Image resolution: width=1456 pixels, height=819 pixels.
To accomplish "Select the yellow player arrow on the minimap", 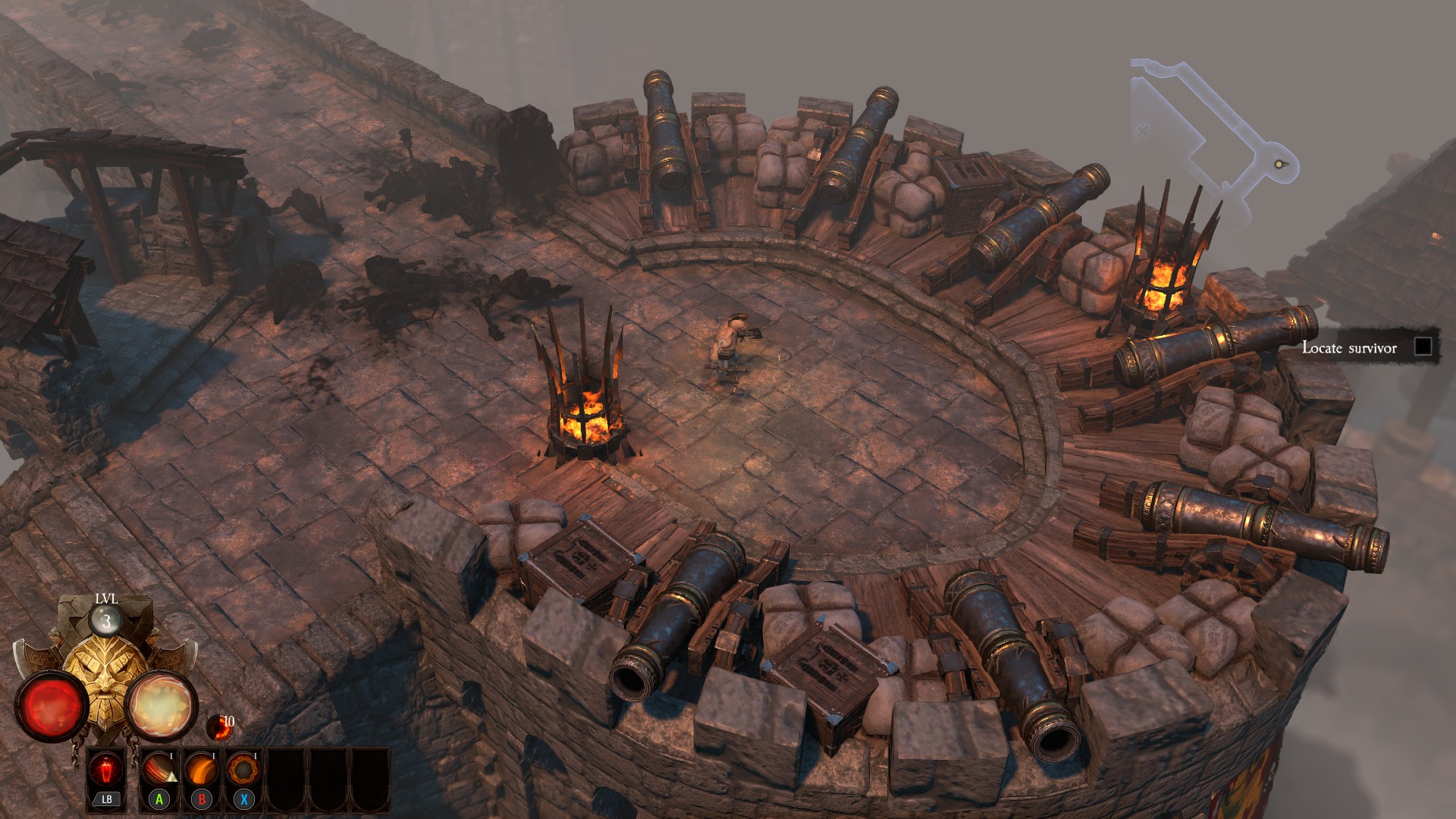I will click(1279, 164).
